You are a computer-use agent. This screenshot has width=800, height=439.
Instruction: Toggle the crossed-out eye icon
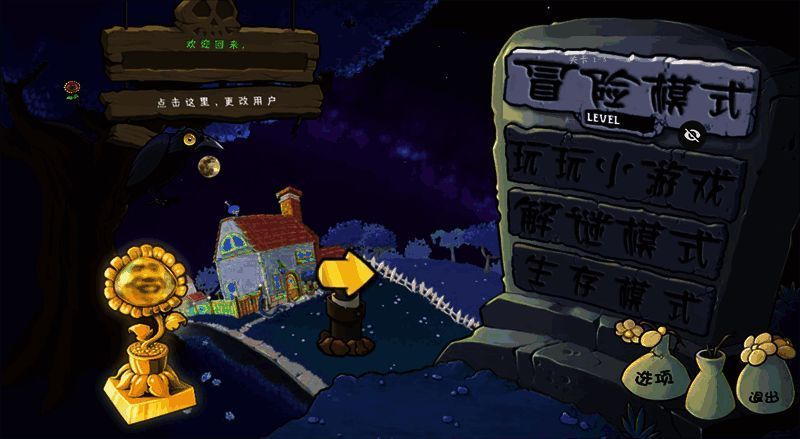coord(691,134)
